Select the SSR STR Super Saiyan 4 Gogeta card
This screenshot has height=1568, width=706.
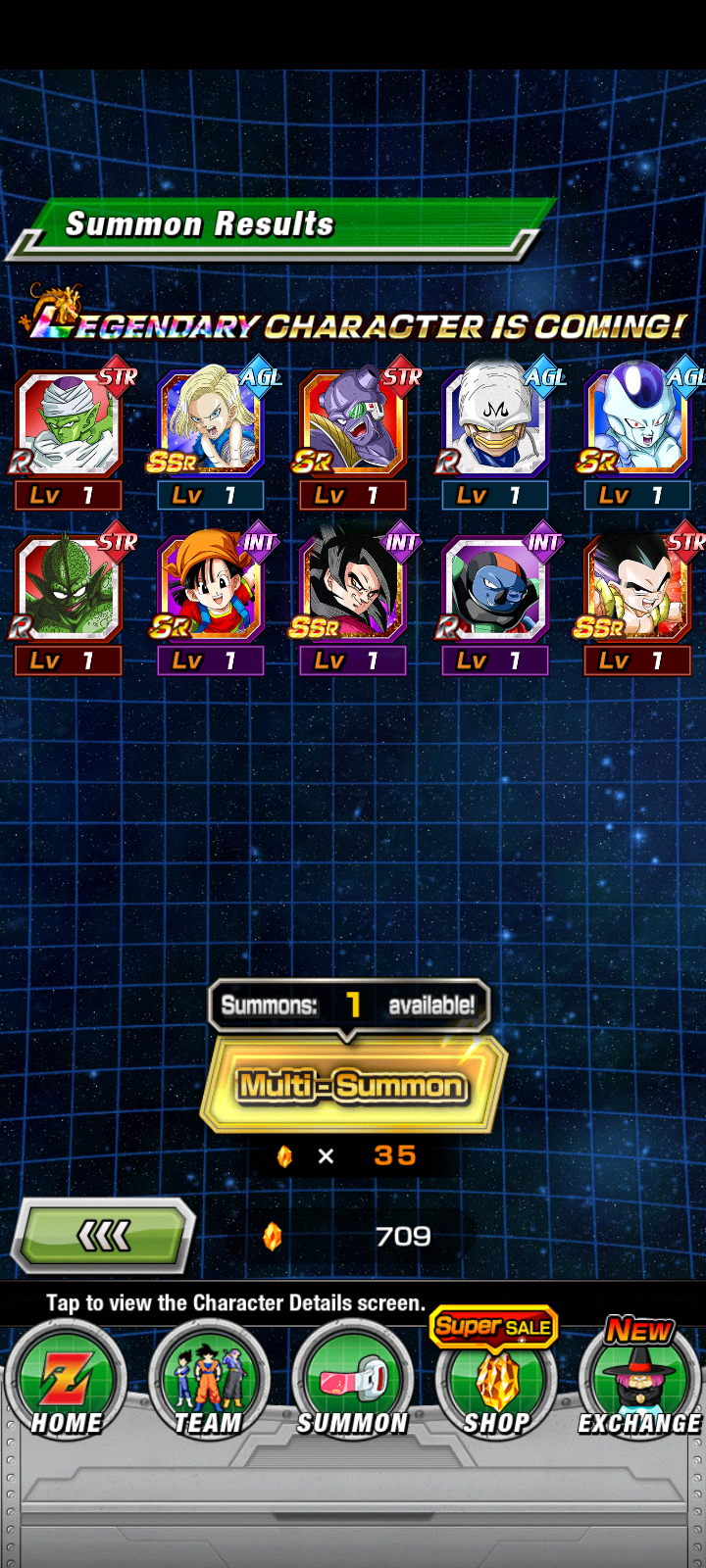pyautogui.click(x=637, y=590)
